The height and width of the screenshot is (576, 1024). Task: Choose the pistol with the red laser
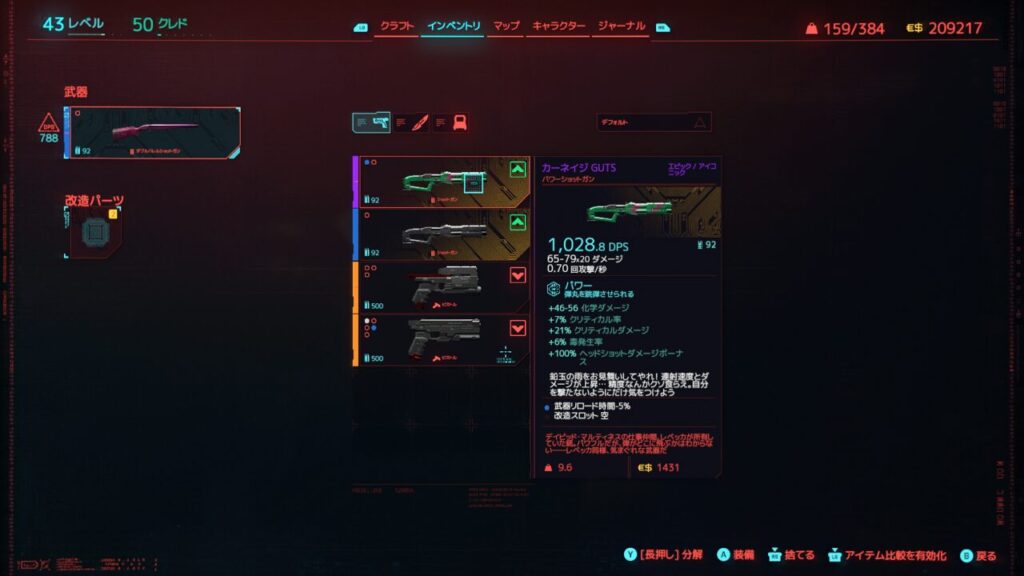click(x=442, y=287)
